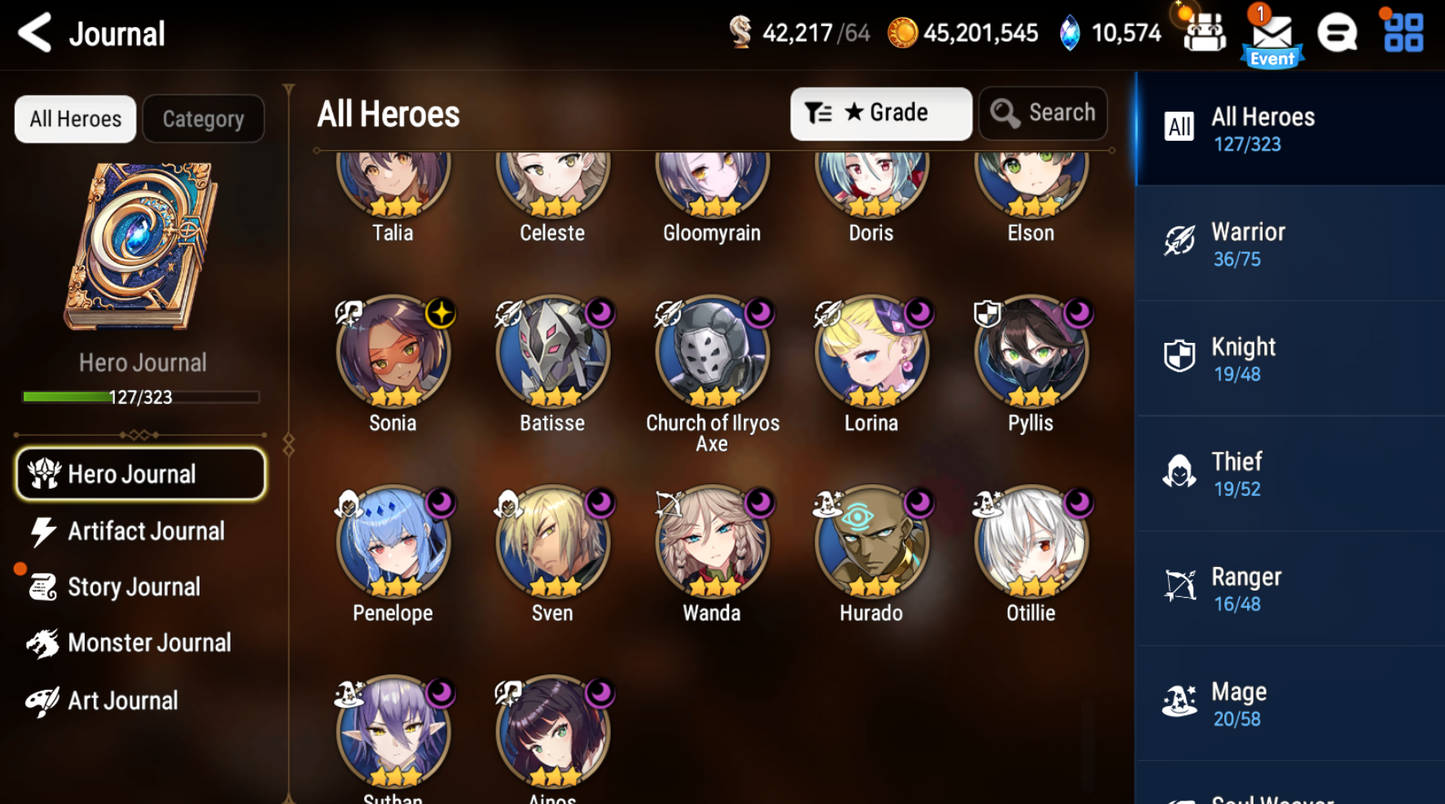
Task: Select the Mage class filter
Action: click(x=1289, y=704)
